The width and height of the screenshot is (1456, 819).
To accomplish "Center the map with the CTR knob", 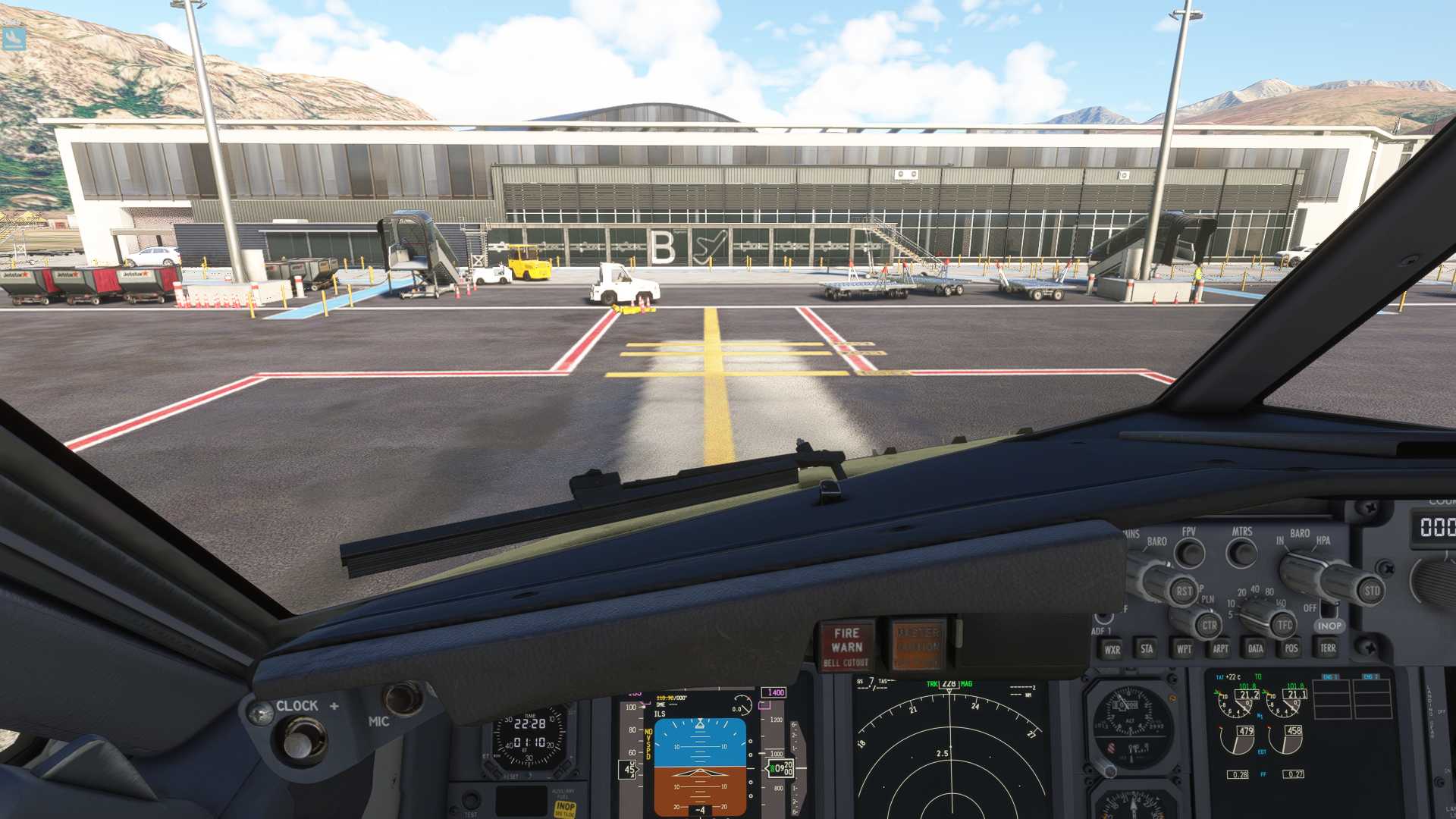I will 1209,626.
